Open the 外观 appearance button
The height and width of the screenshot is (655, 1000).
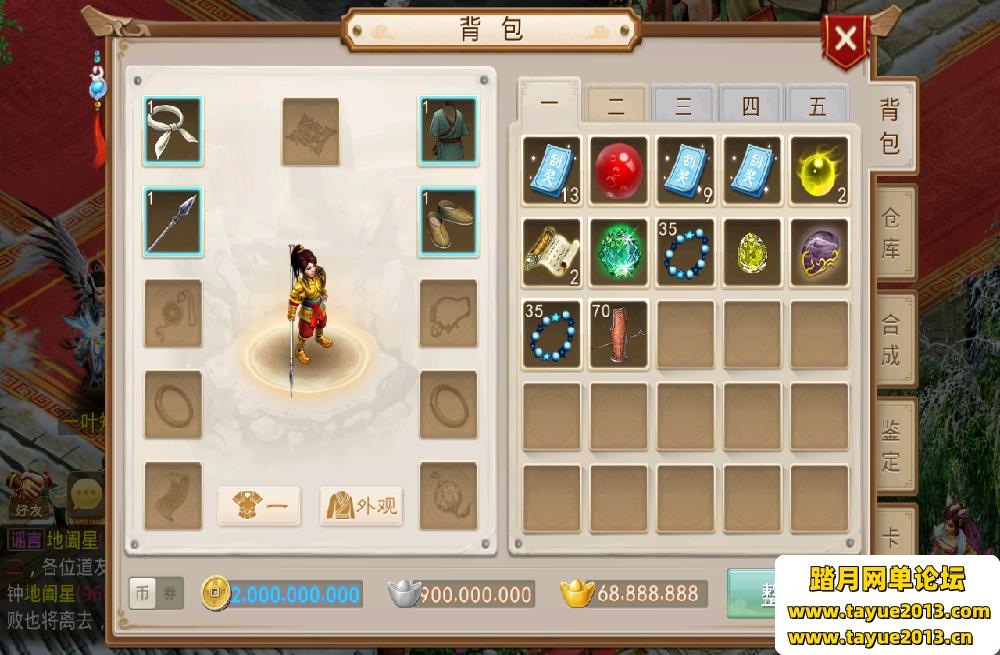click(x=361, y=506)
